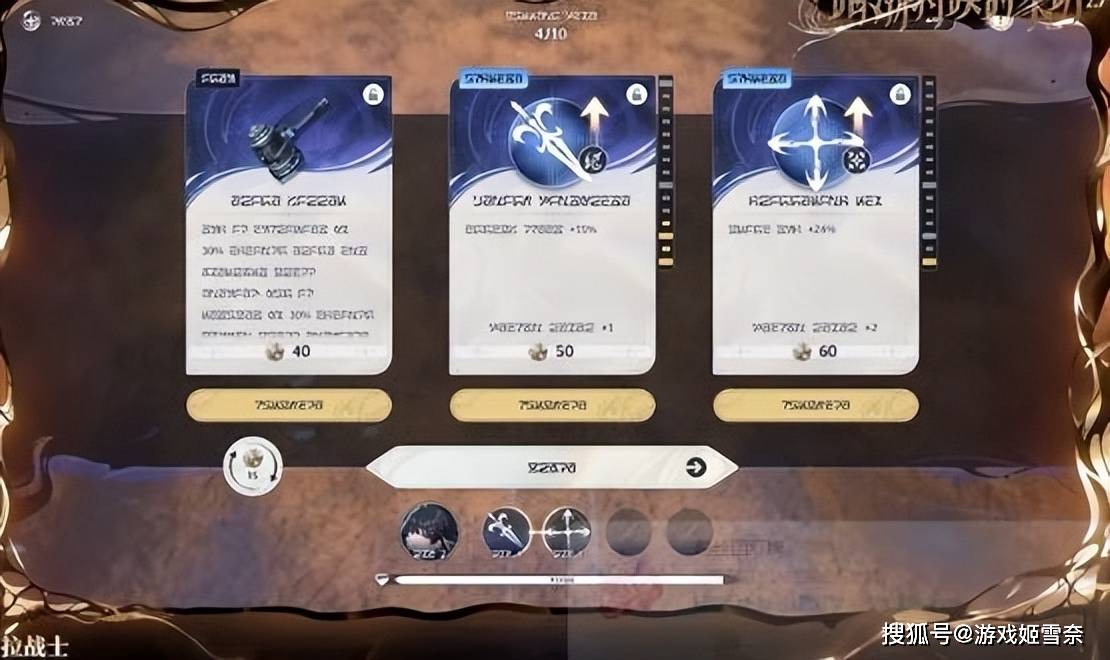Select the four-arrow cross icon in the bottom row
The image size is (1110, 660).
(x=566, y=531)
